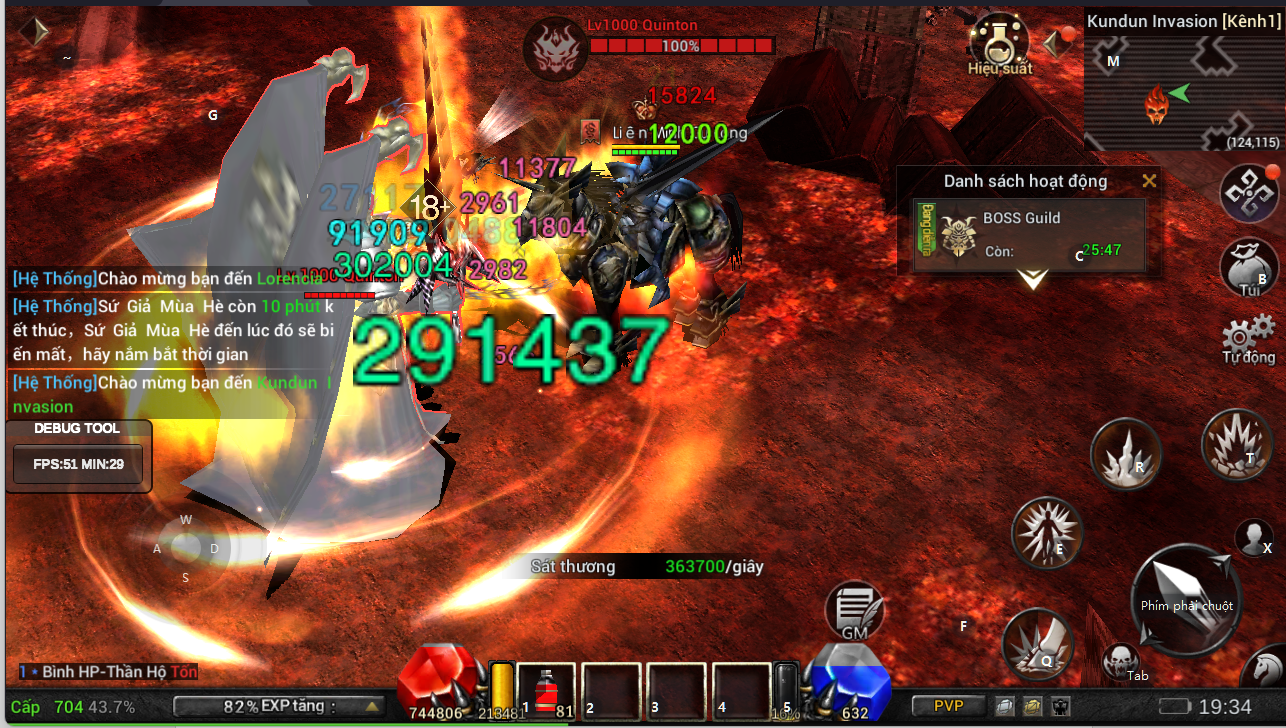Open the Túi bag inventory
This screenshot has height=728, width=1286.
(1249, 266)
